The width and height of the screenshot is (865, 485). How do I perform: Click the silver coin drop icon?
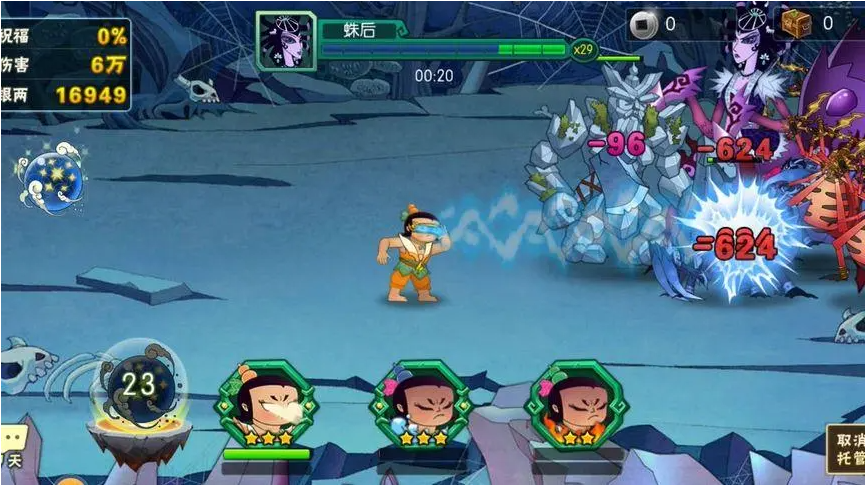[644, 24]
